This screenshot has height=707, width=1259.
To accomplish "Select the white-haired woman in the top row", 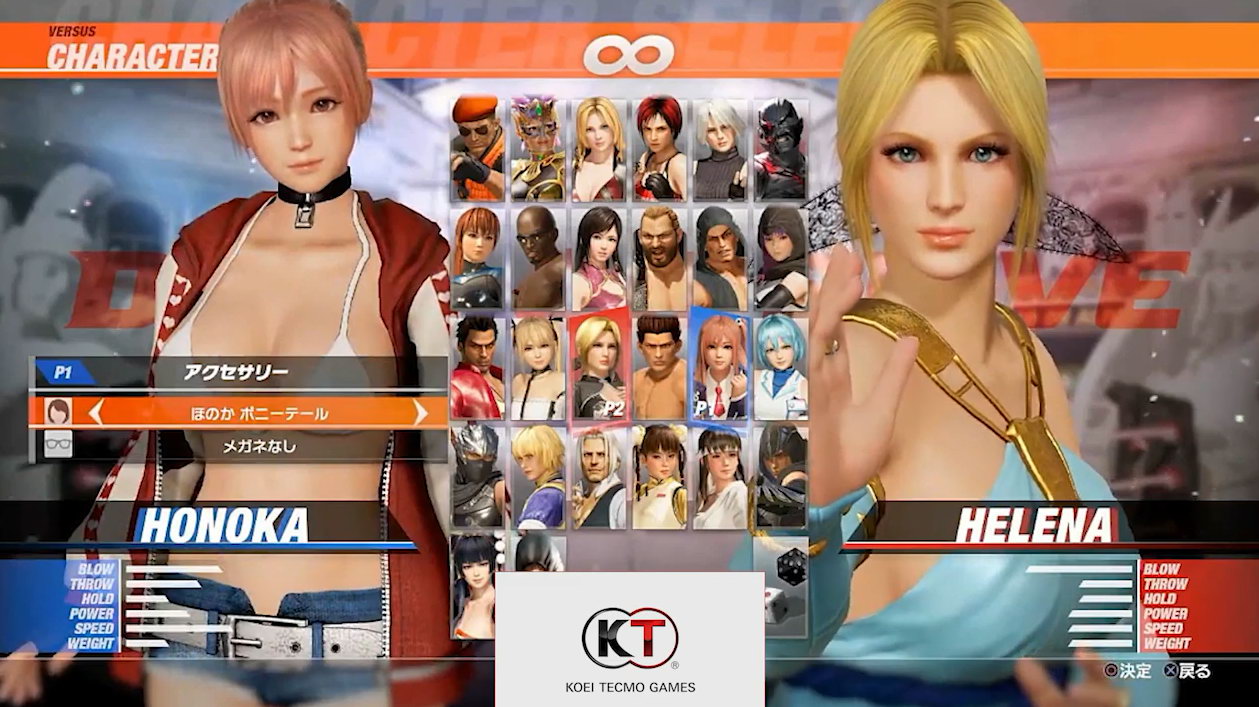I will 720,149.
